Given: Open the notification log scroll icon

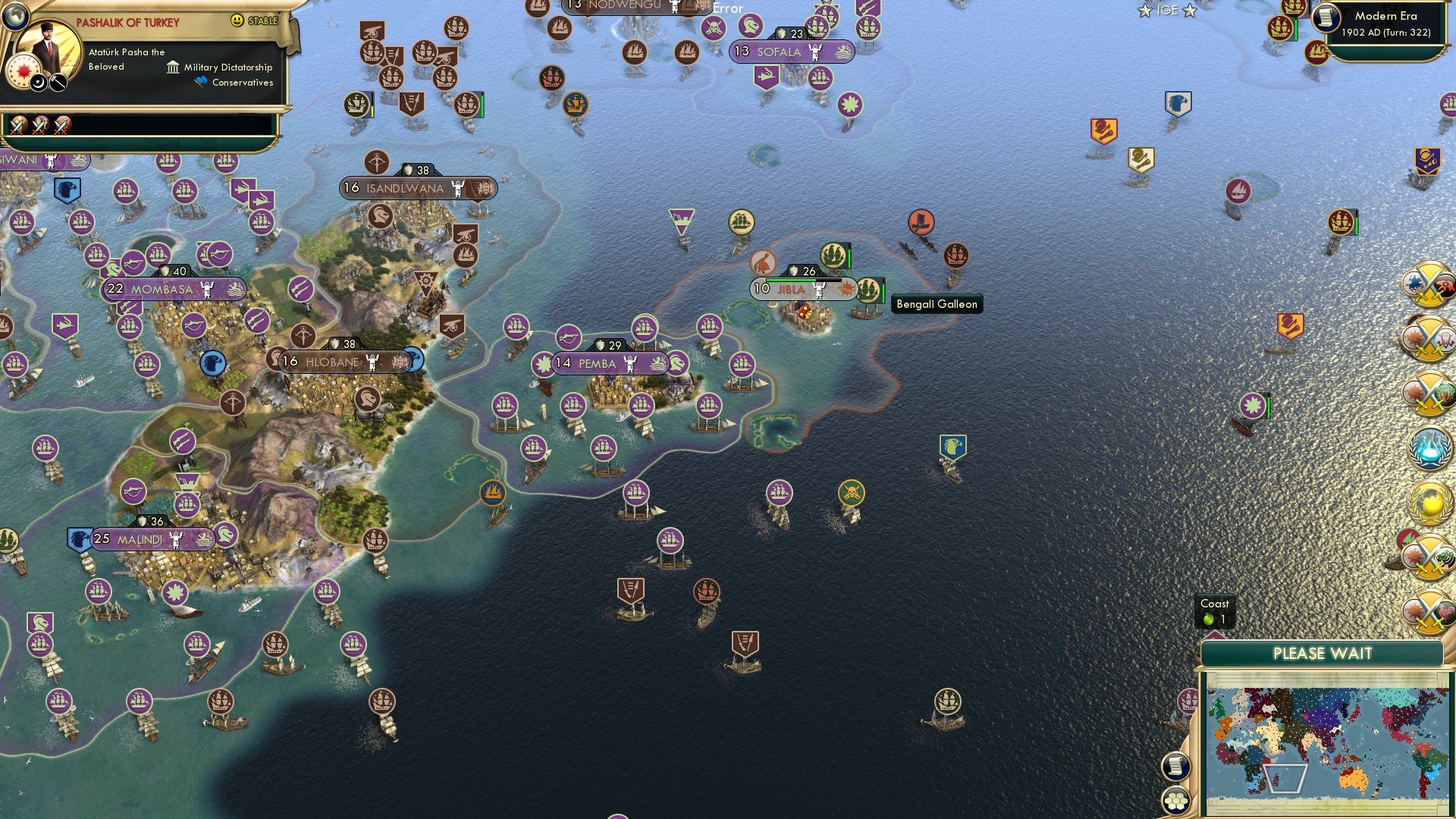Looking at the screenshot, I should tap(1175, 766).
